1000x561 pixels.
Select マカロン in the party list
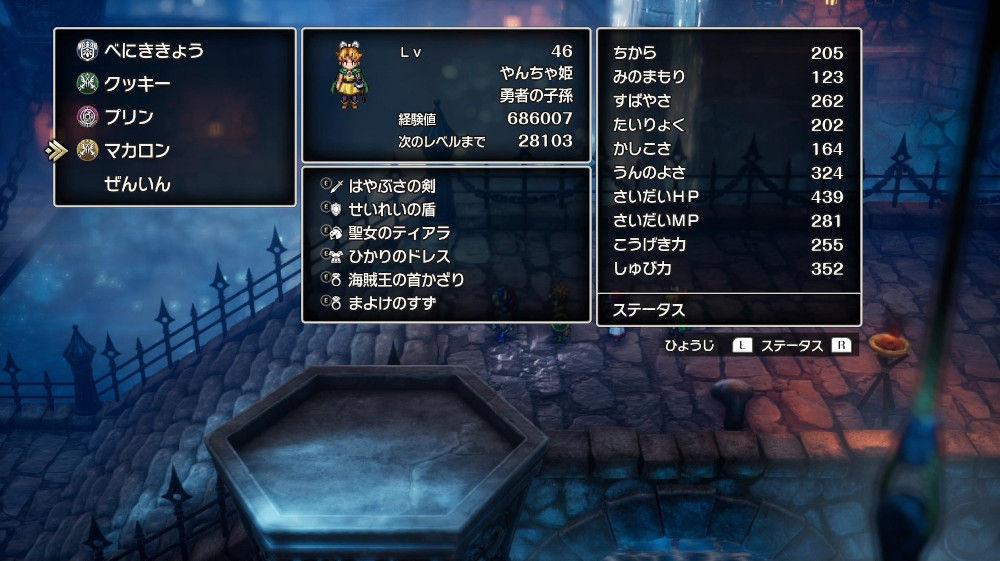pos(137,151)
